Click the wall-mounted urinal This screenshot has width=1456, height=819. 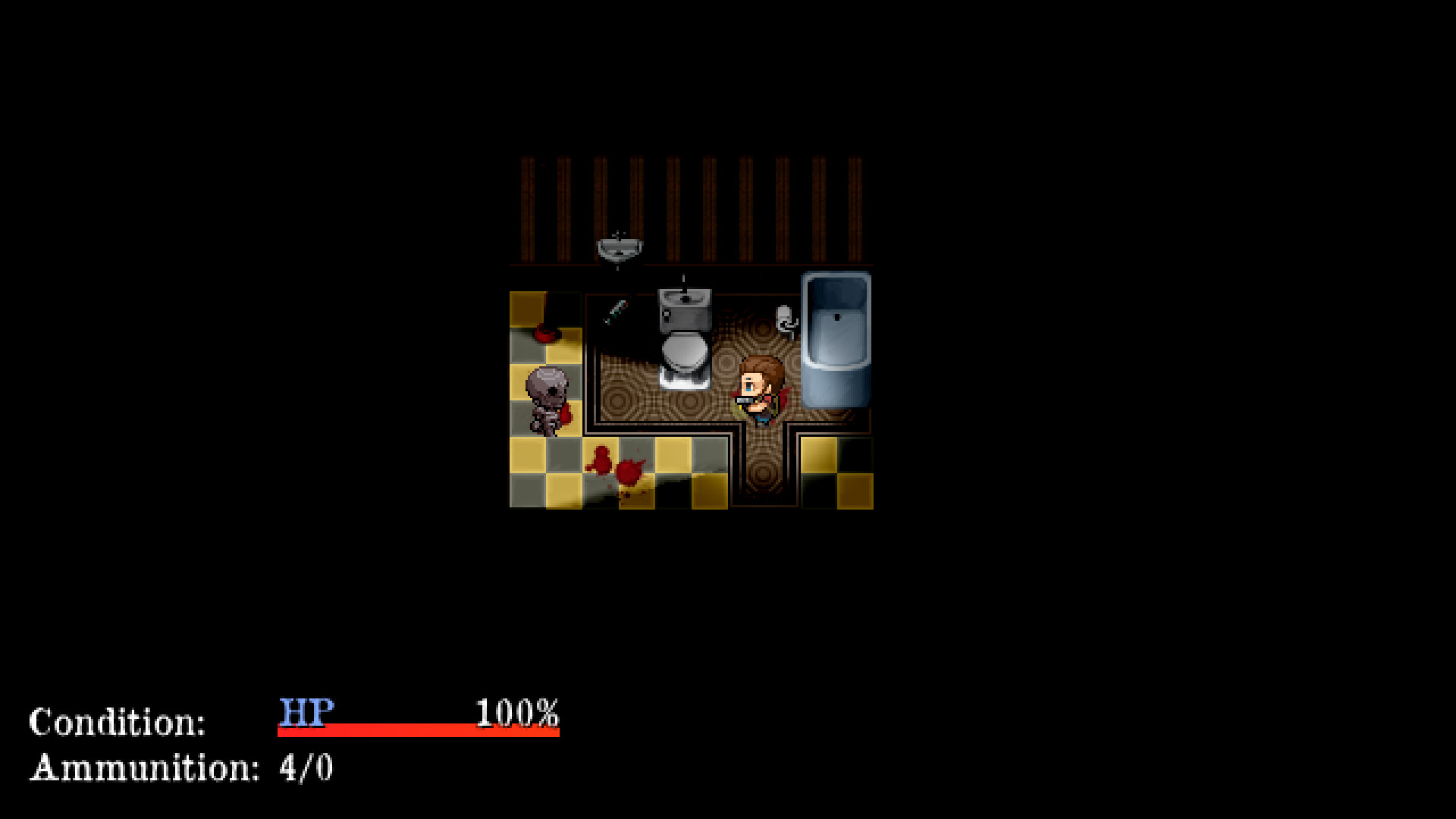pos(834,341)
